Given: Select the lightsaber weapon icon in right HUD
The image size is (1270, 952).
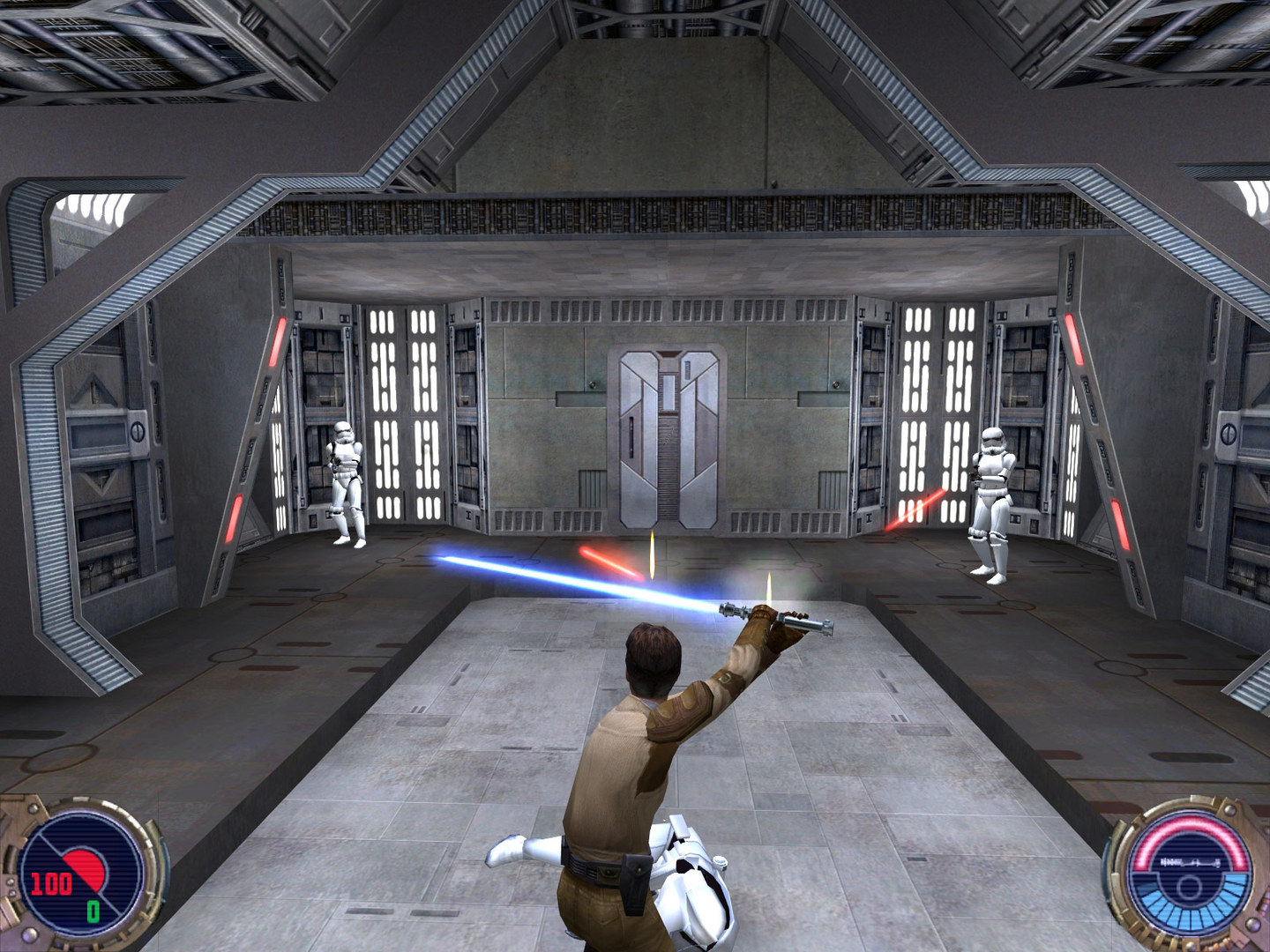Looking at the screenshot, I should coord(1191,862).
